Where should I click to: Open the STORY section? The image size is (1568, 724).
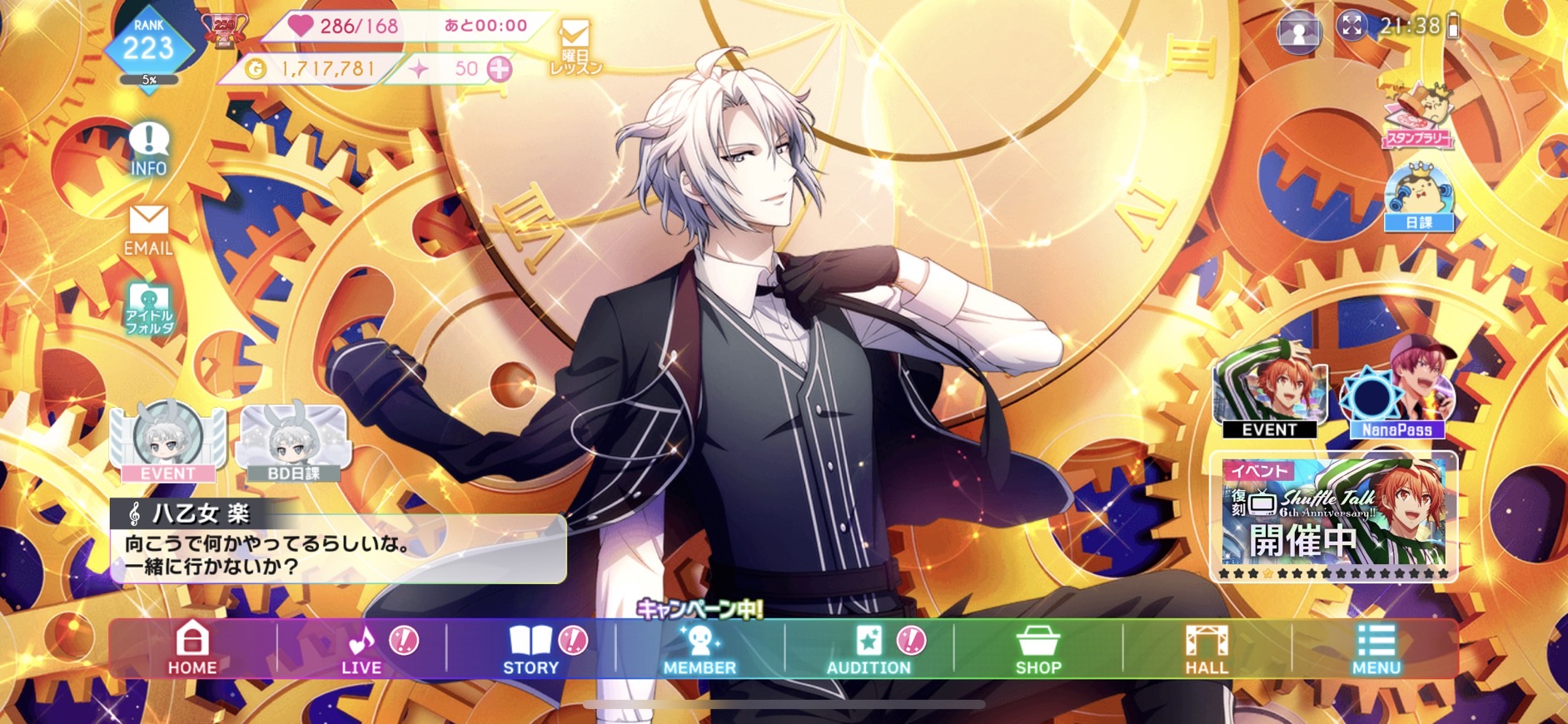[530, 648]
